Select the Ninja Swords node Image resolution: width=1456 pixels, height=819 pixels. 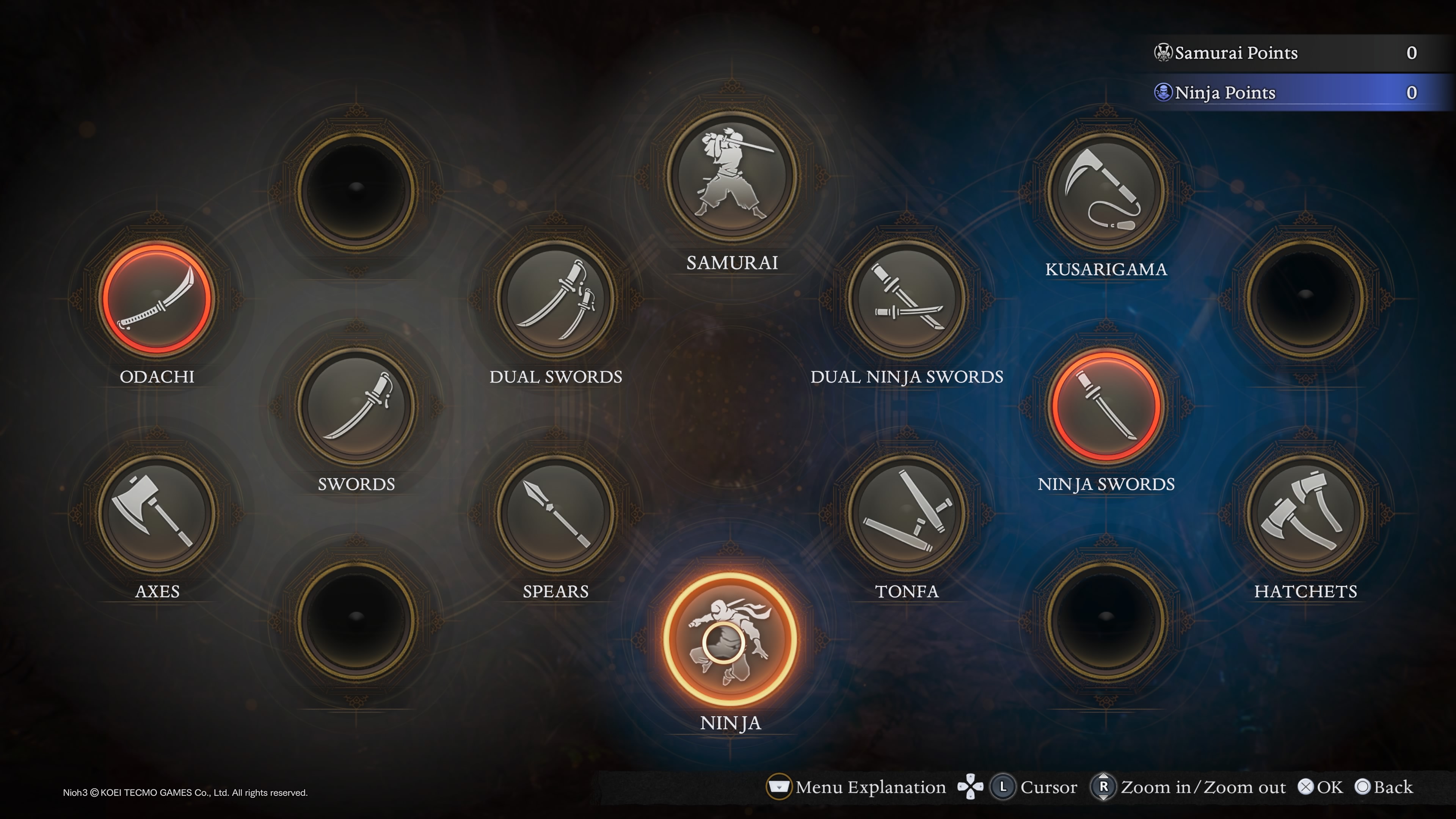(x=1106, y=406)
